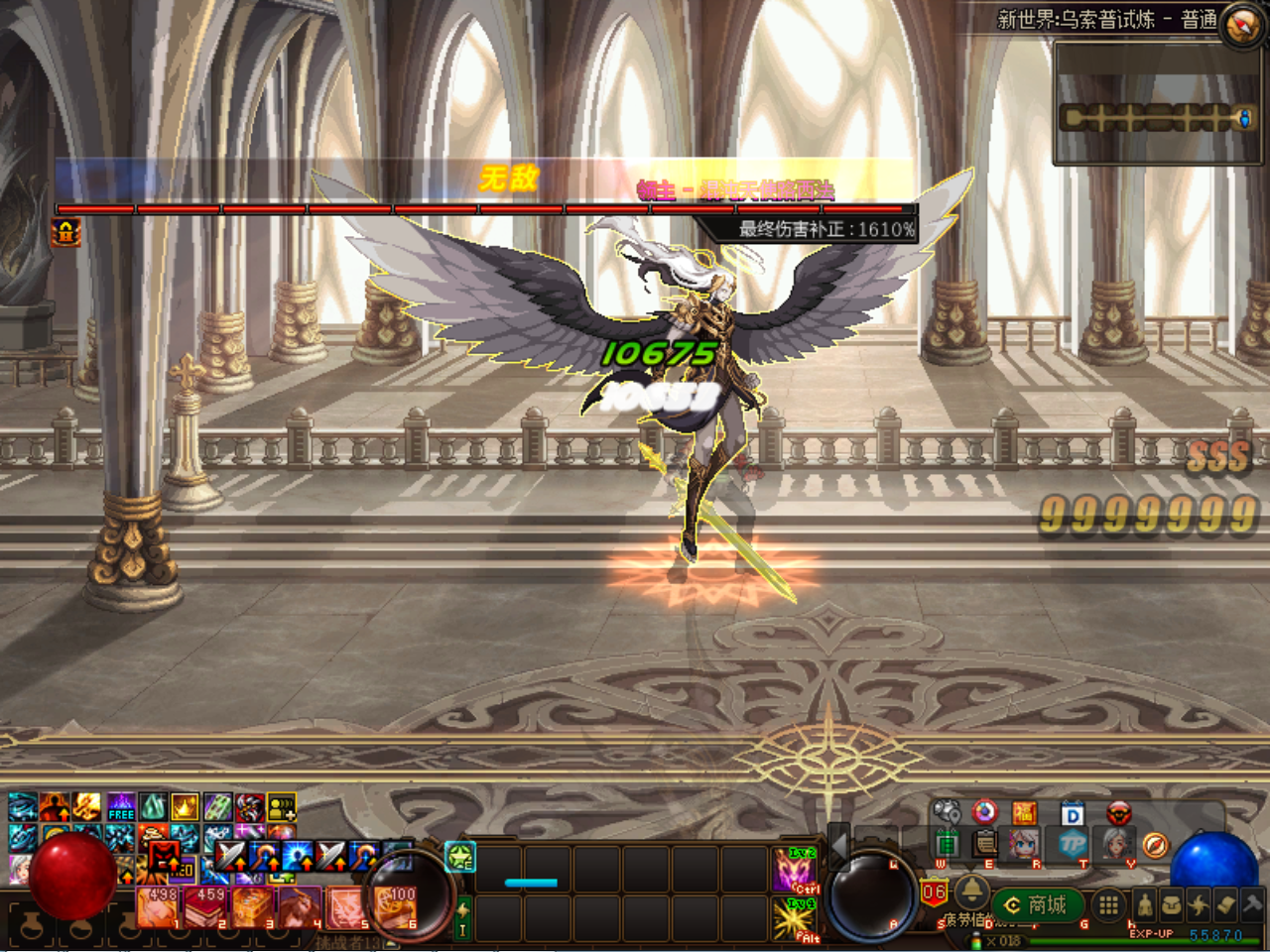Image resolution: width=1270 pixels, height=952 pixels.
Task: Open the 商城 mall button
Action: (x=1037, y=904)
